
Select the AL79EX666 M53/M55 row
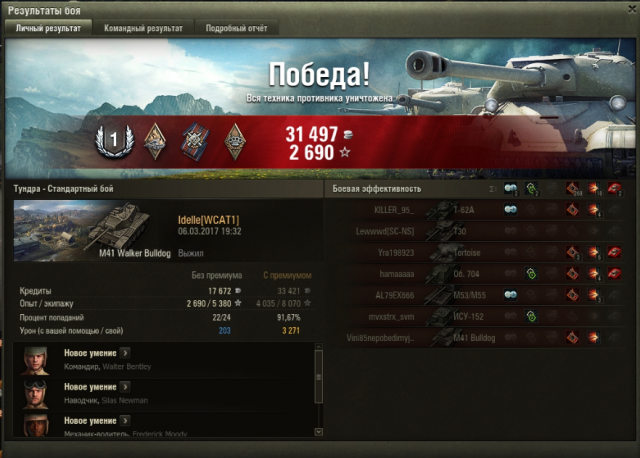[x=478, y=295]
